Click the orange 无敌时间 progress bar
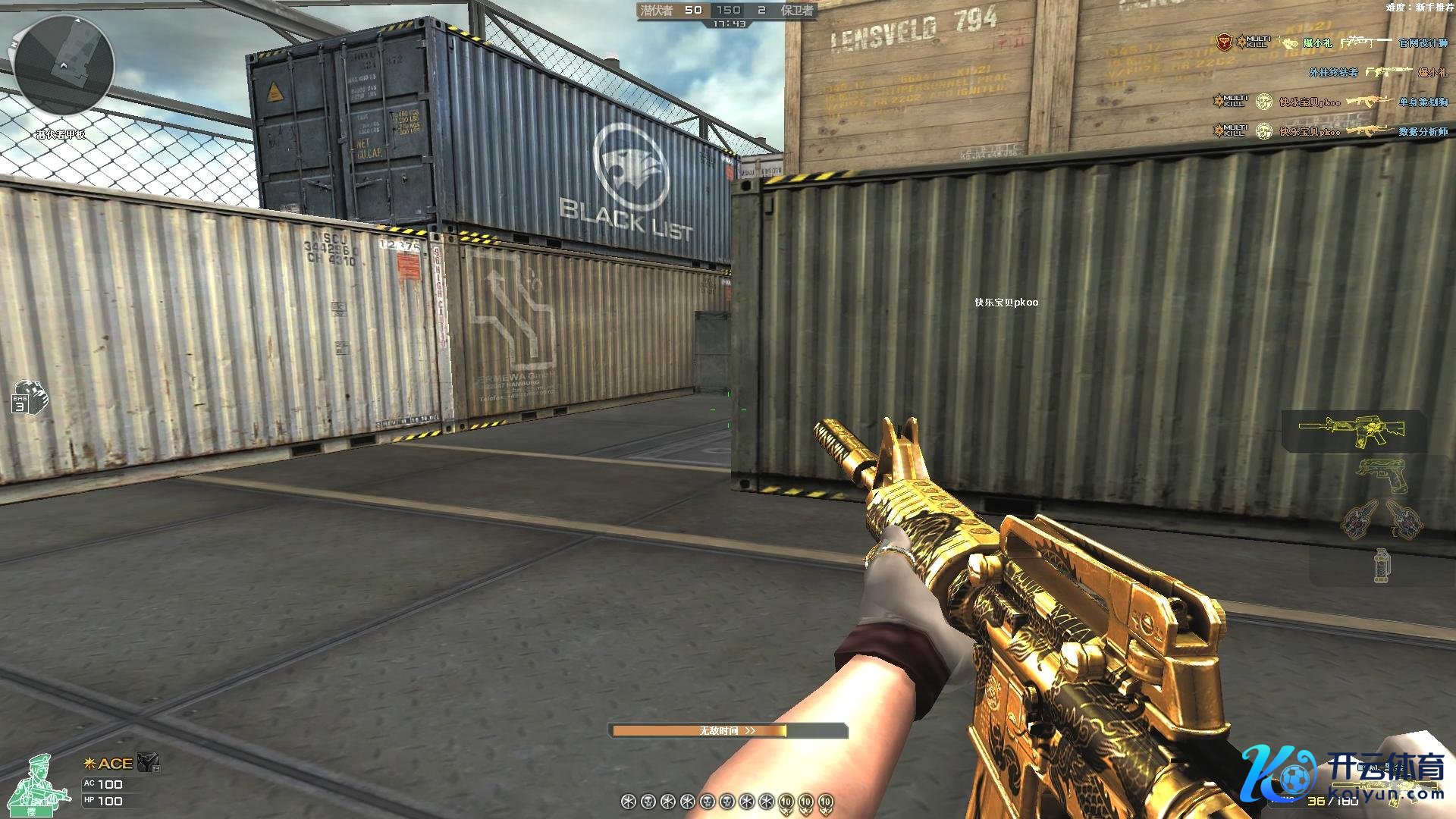 727,731
